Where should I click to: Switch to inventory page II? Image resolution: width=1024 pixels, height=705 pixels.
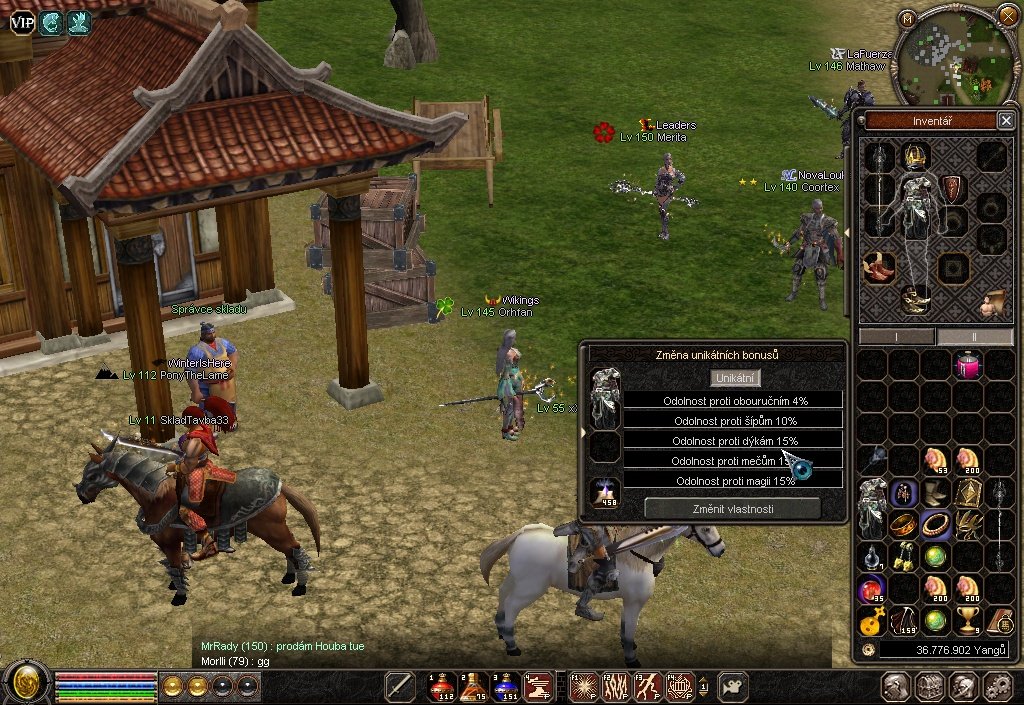tap(974, 336)
